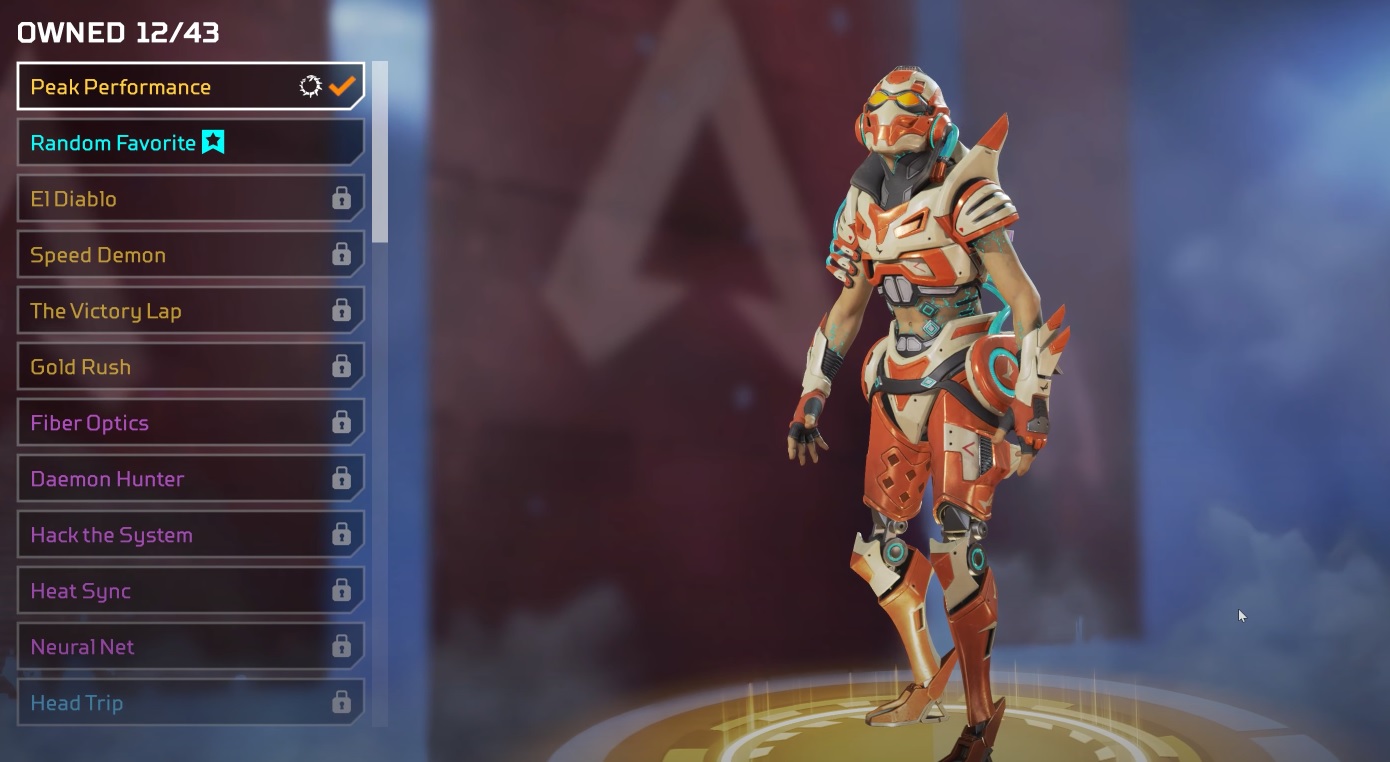The width and height of the screenshot is (1390, 762).
Task: Click the scrollbar track of the skin list
Action: click(x=378, y=400)
